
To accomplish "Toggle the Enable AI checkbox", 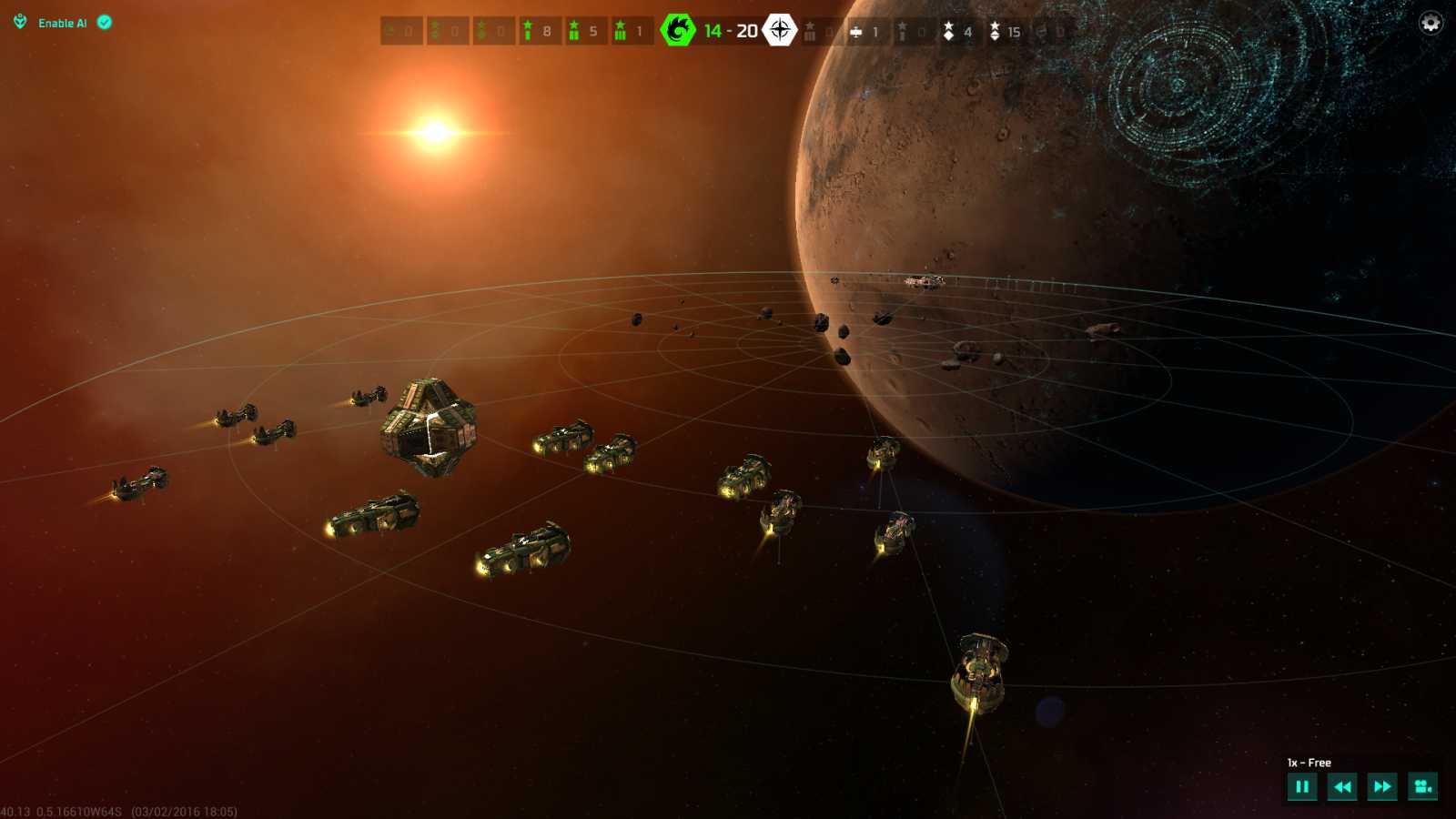I will pos(105,23).
